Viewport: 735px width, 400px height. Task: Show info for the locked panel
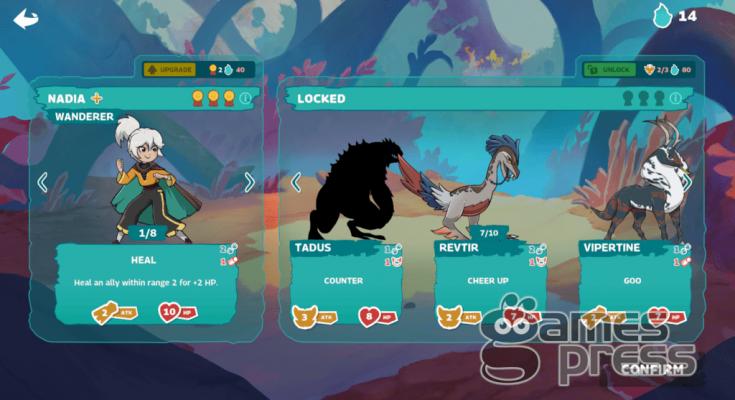[676, 98]
